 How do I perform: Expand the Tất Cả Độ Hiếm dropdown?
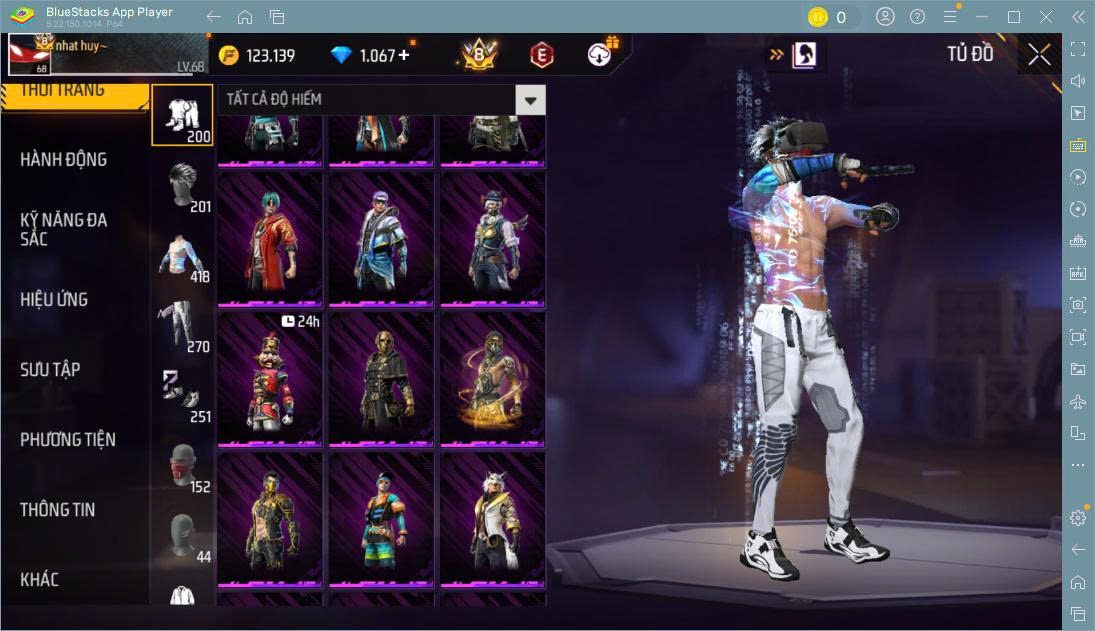(x=531, y=99)
